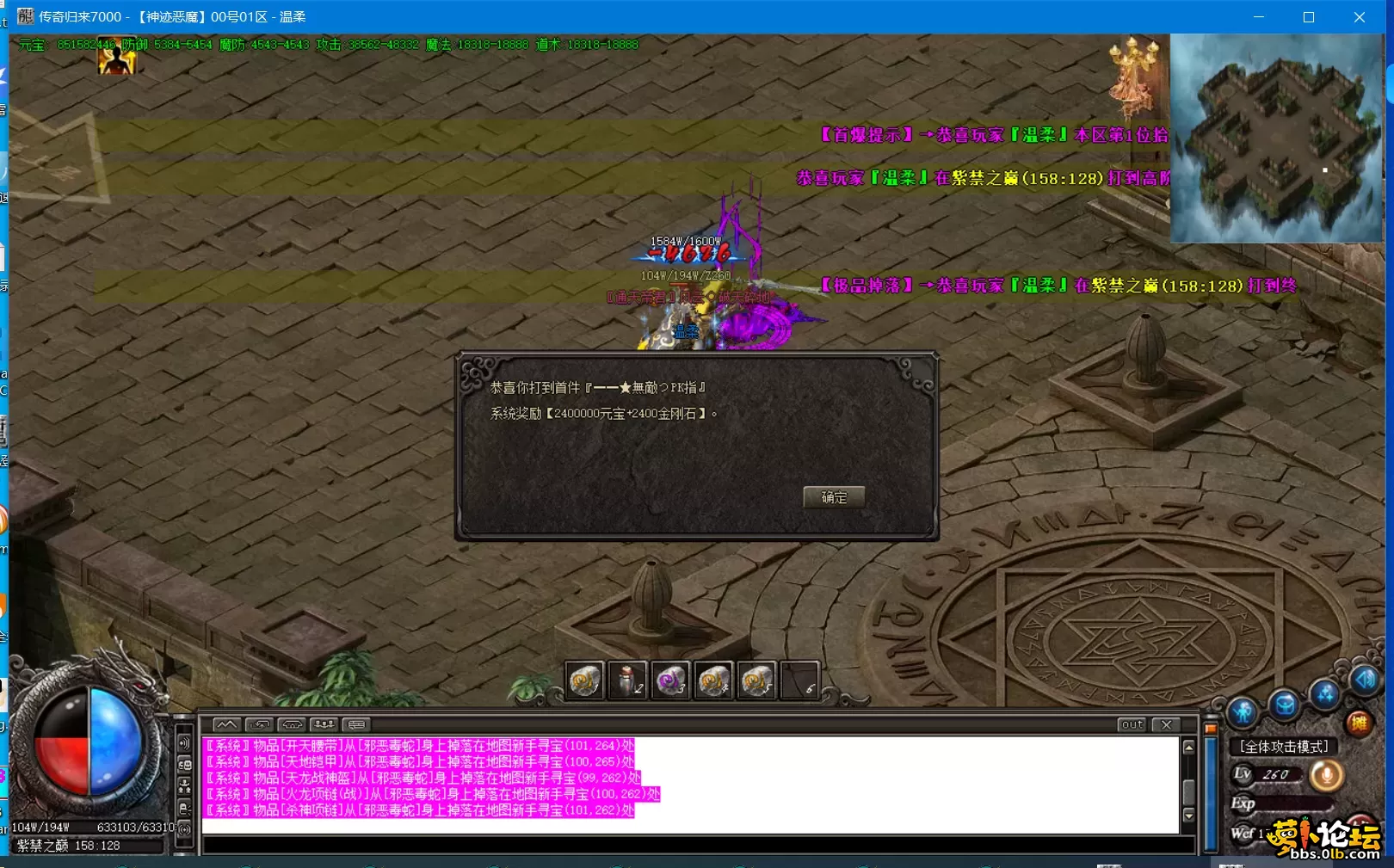Toggle the 全体攻击模式 attack mode setting

(x=1285, y=746)
